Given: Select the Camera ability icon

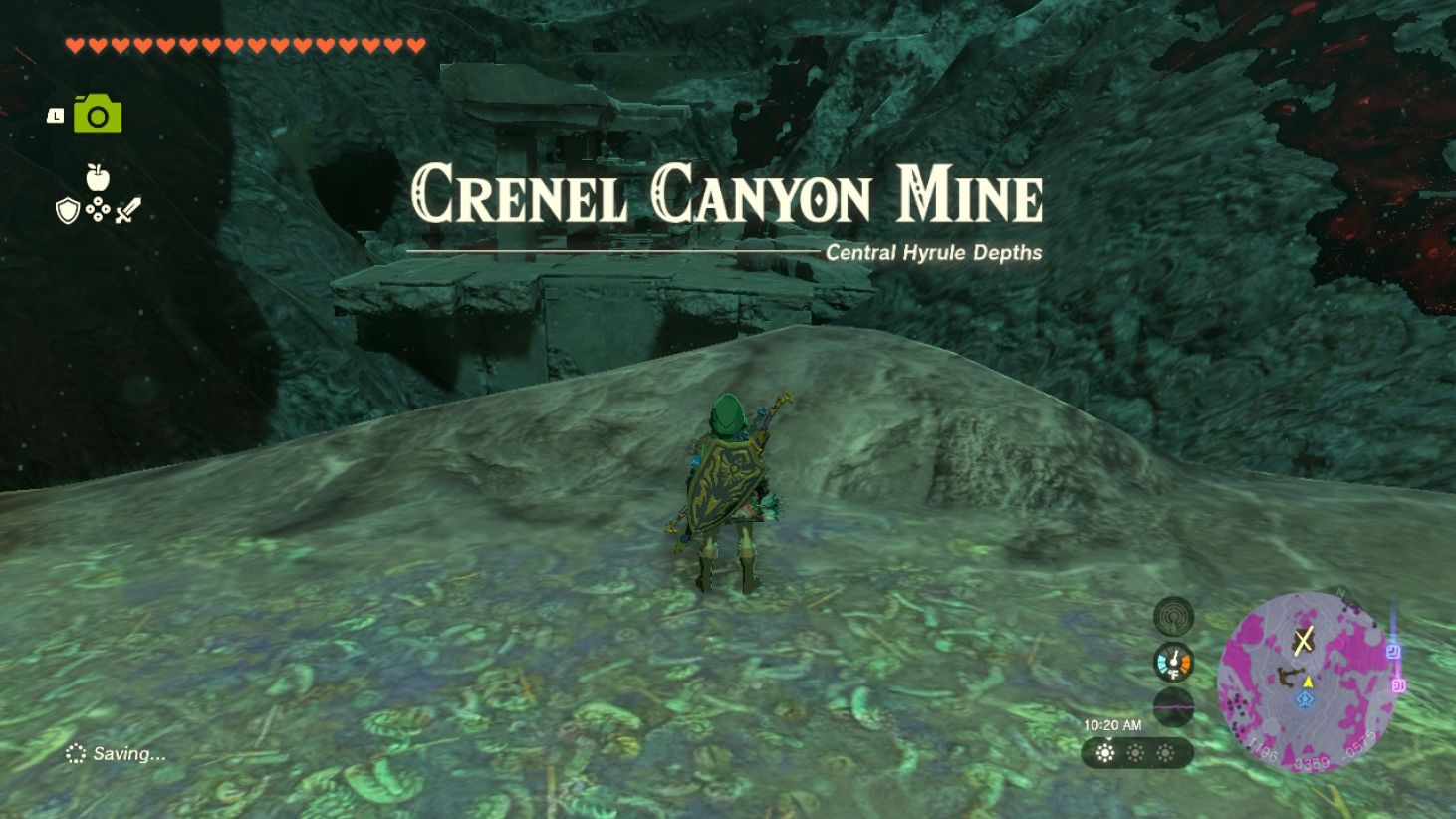Looking at the screenshot, I should [x=96, y=112].
